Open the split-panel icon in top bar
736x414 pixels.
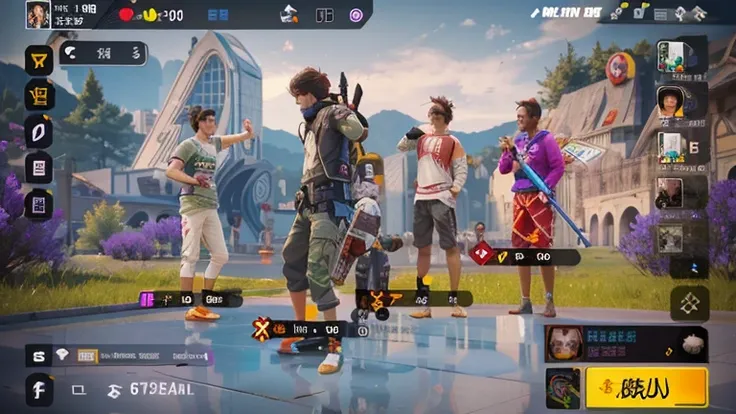324,15
